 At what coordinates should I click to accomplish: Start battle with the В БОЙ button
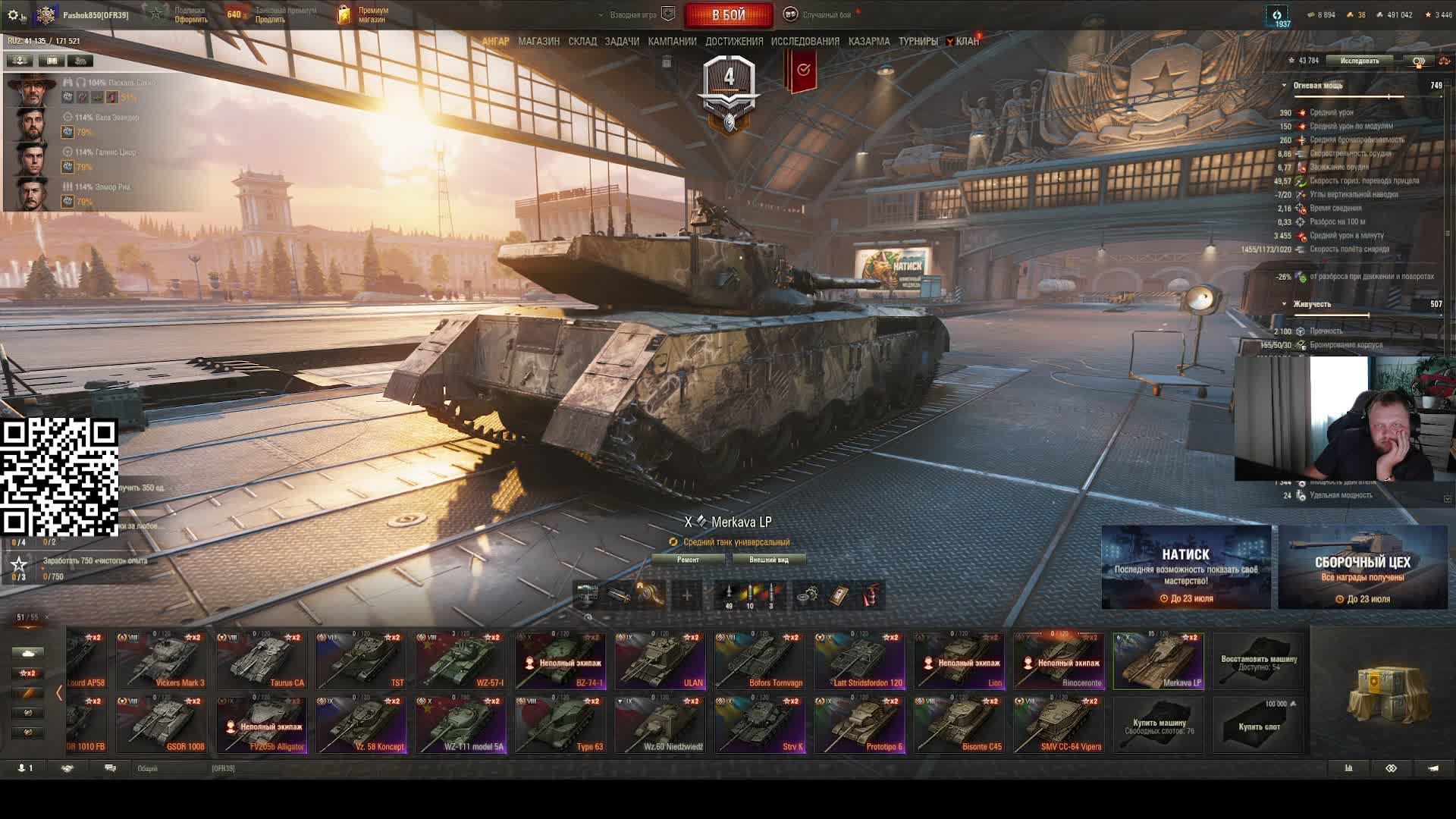coord(728,15)
